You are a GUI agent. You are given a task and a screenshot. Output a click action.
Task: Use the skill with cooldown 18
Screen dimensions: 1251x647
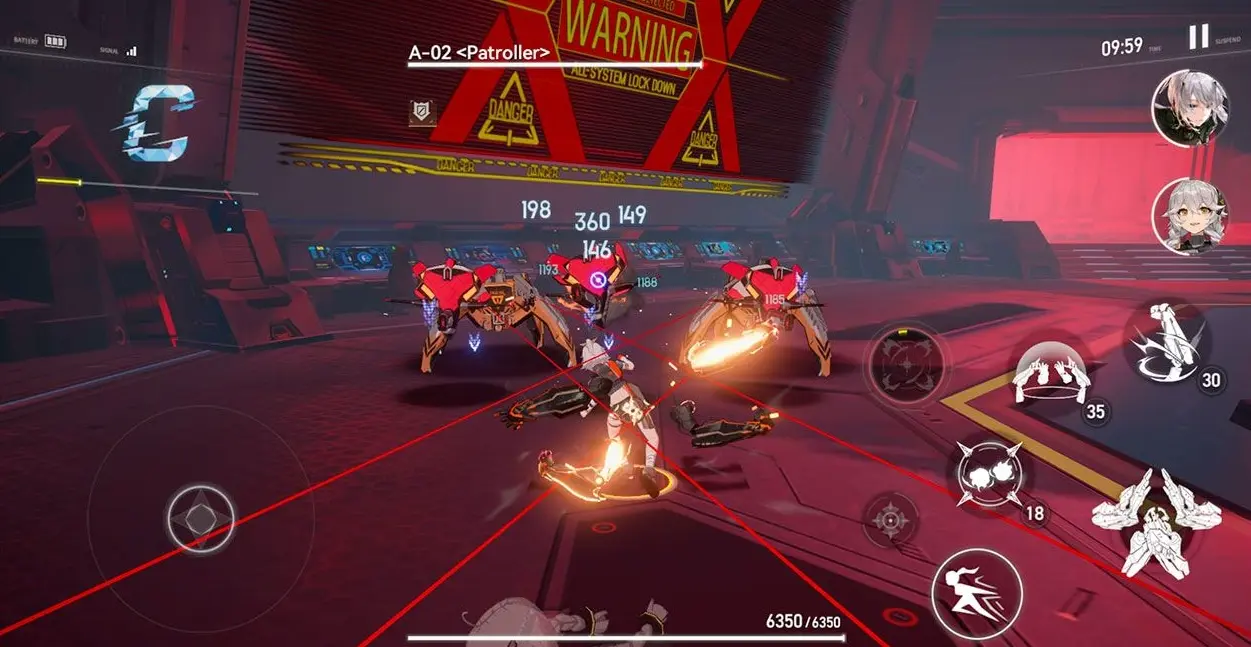[x=989, y=473]
